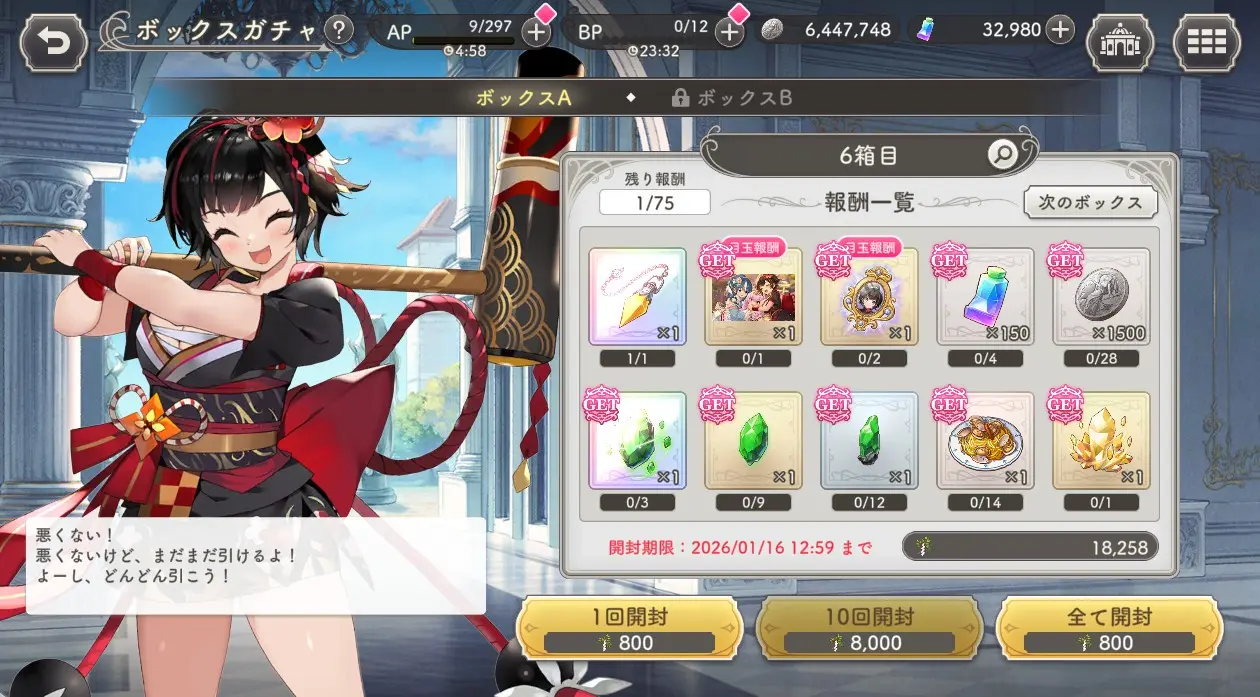Screen dimensions: 1260x697
Task: Select the silver coin ×1500 reward
Action: (x=1101, y=297)
